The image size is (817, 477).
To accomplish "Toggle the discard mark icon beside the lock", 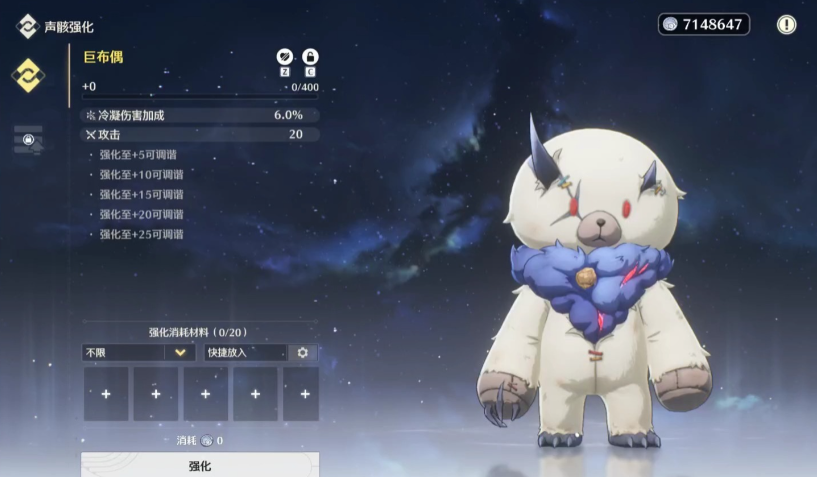I will pos(285,57).
